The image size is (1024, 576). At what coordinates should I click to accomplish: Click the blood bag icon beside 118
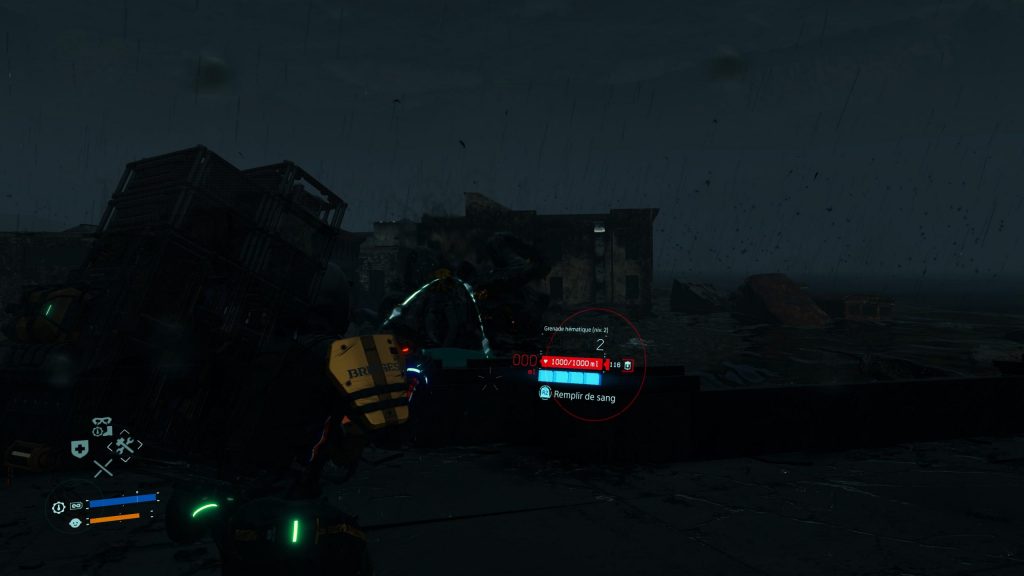[x=627, y=366]
